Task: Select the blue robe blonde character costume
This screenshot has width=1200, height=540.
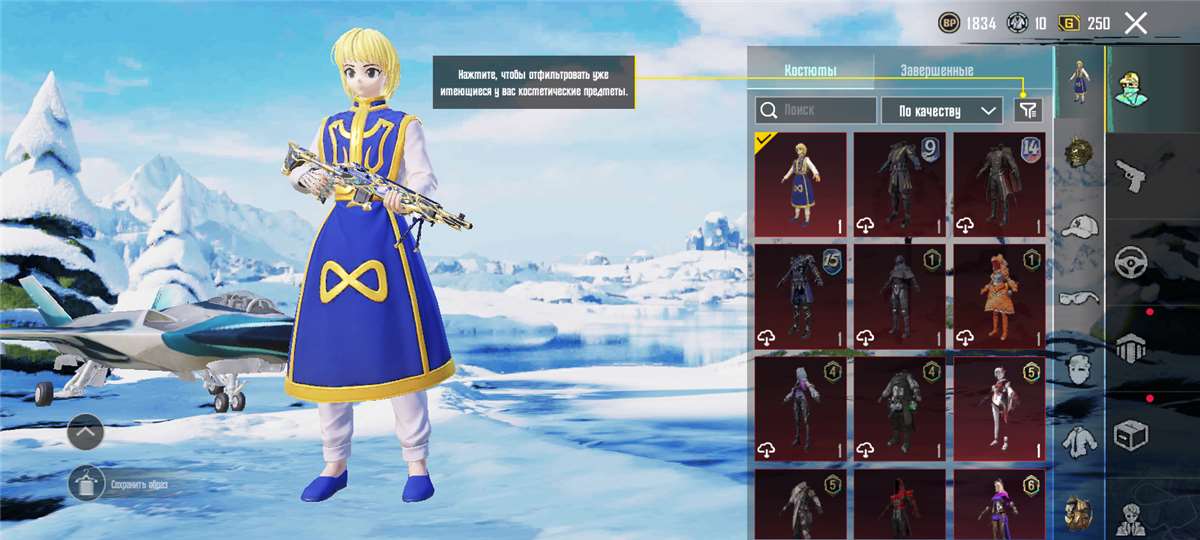Action: [799, 184]
